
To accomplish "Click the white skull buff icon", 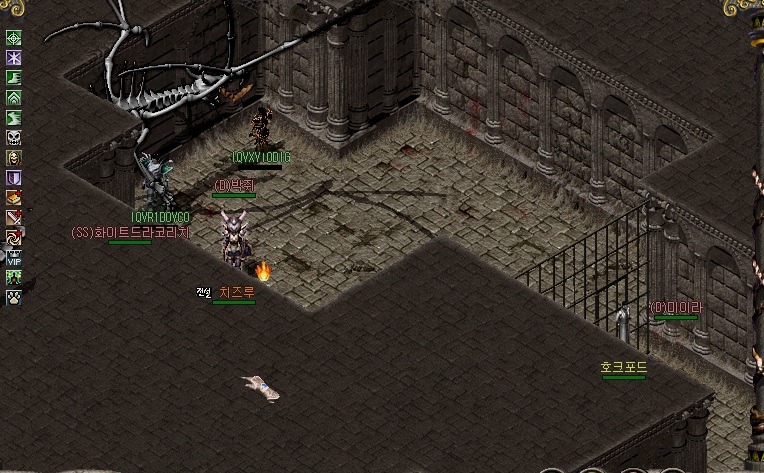I will click(14, 138).
